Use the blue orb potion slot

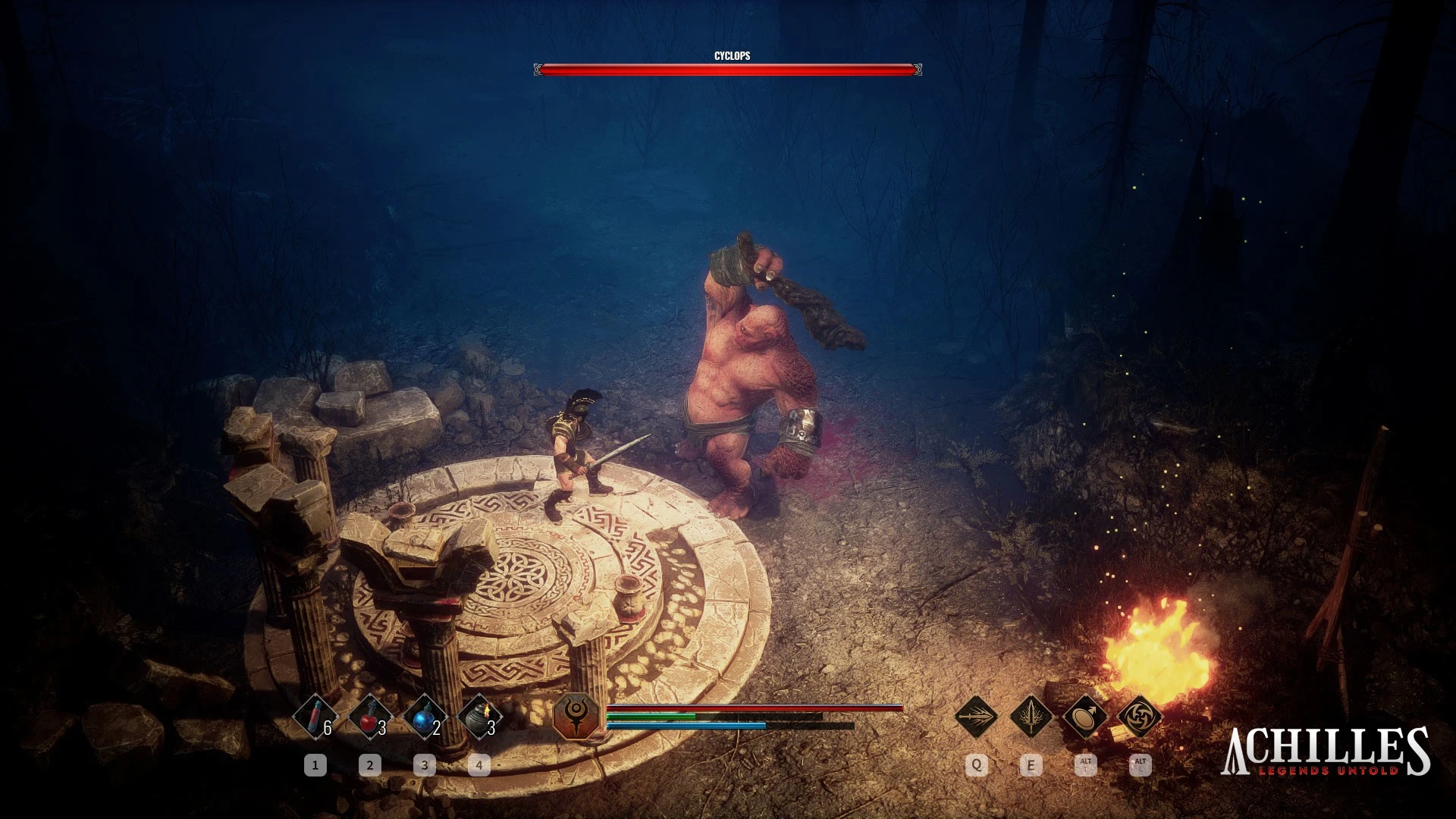425,717
